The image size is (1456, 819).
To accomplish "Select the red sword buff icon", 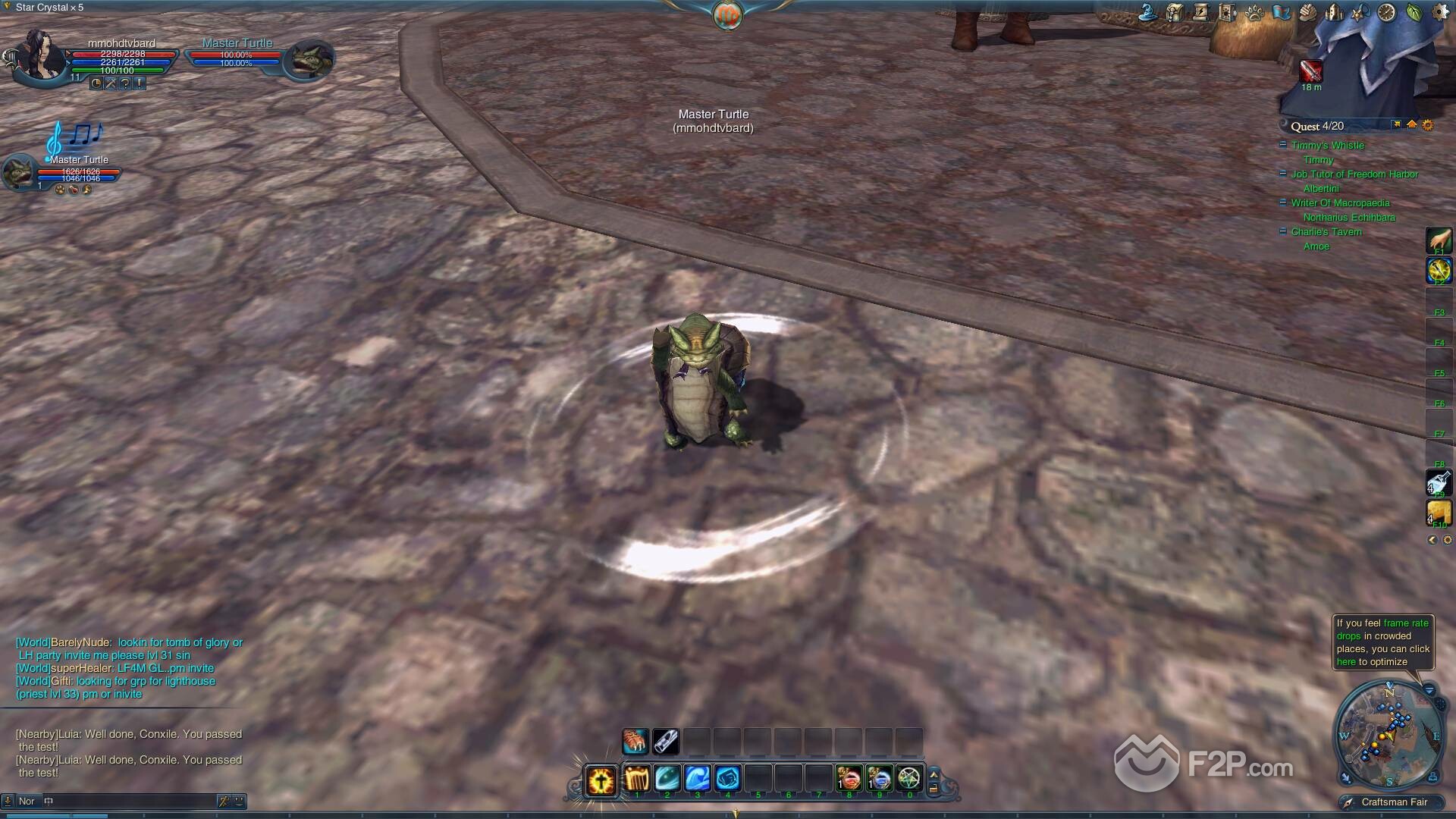I will click(1311, 71).
